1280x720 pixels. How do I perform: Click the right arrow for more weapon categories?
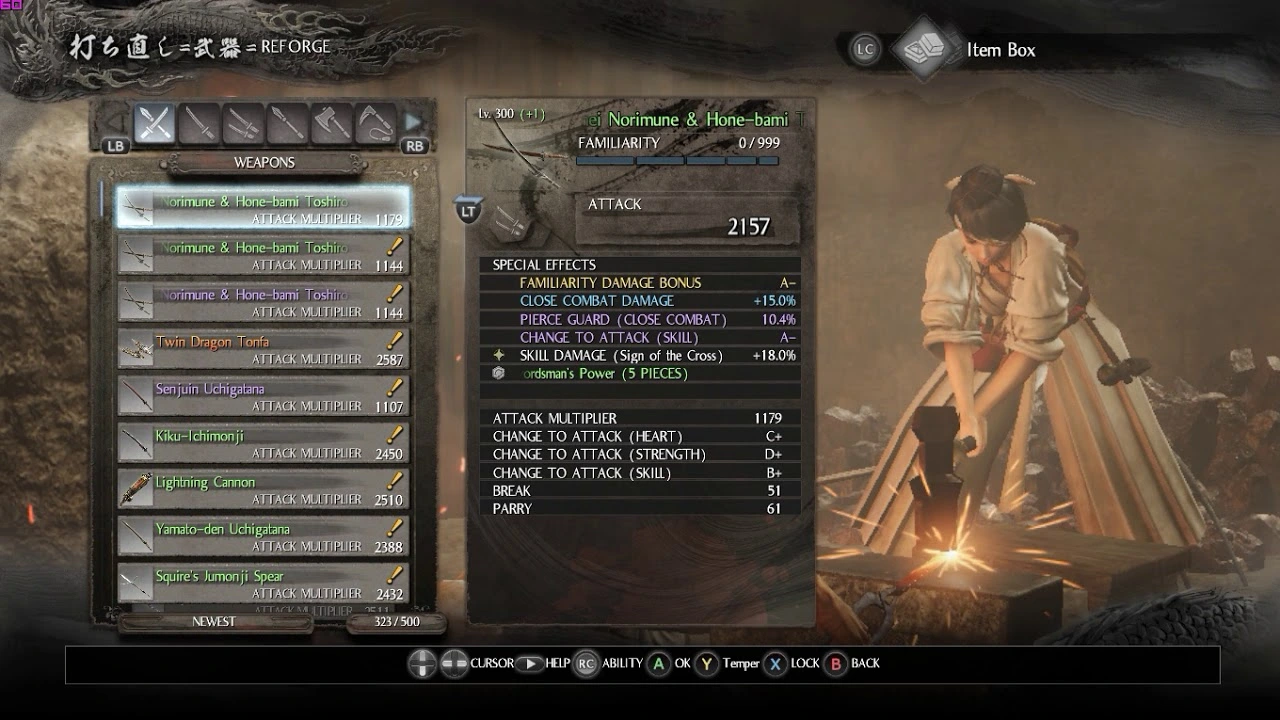tap(413, 123)
